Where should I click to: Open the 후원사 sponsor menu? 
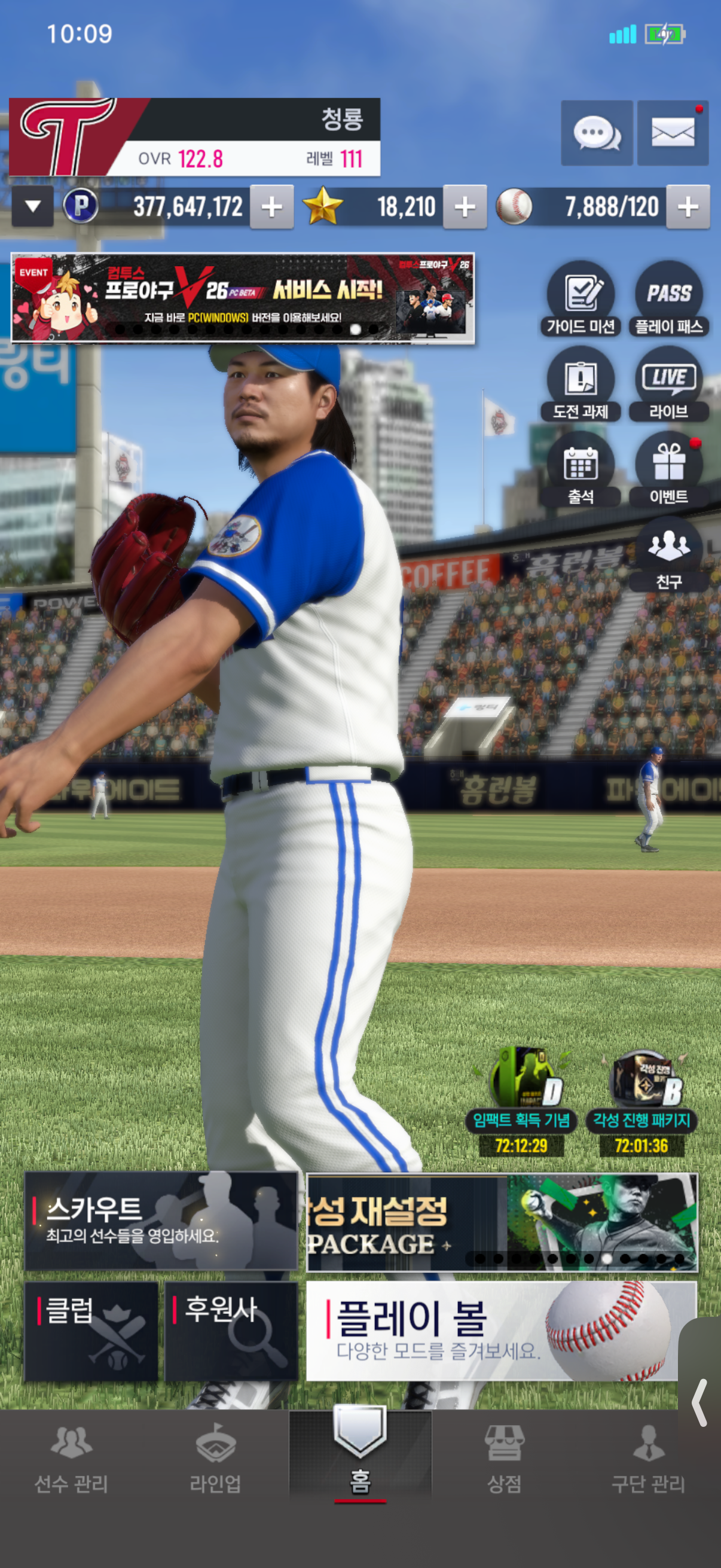coord(231,1331)
